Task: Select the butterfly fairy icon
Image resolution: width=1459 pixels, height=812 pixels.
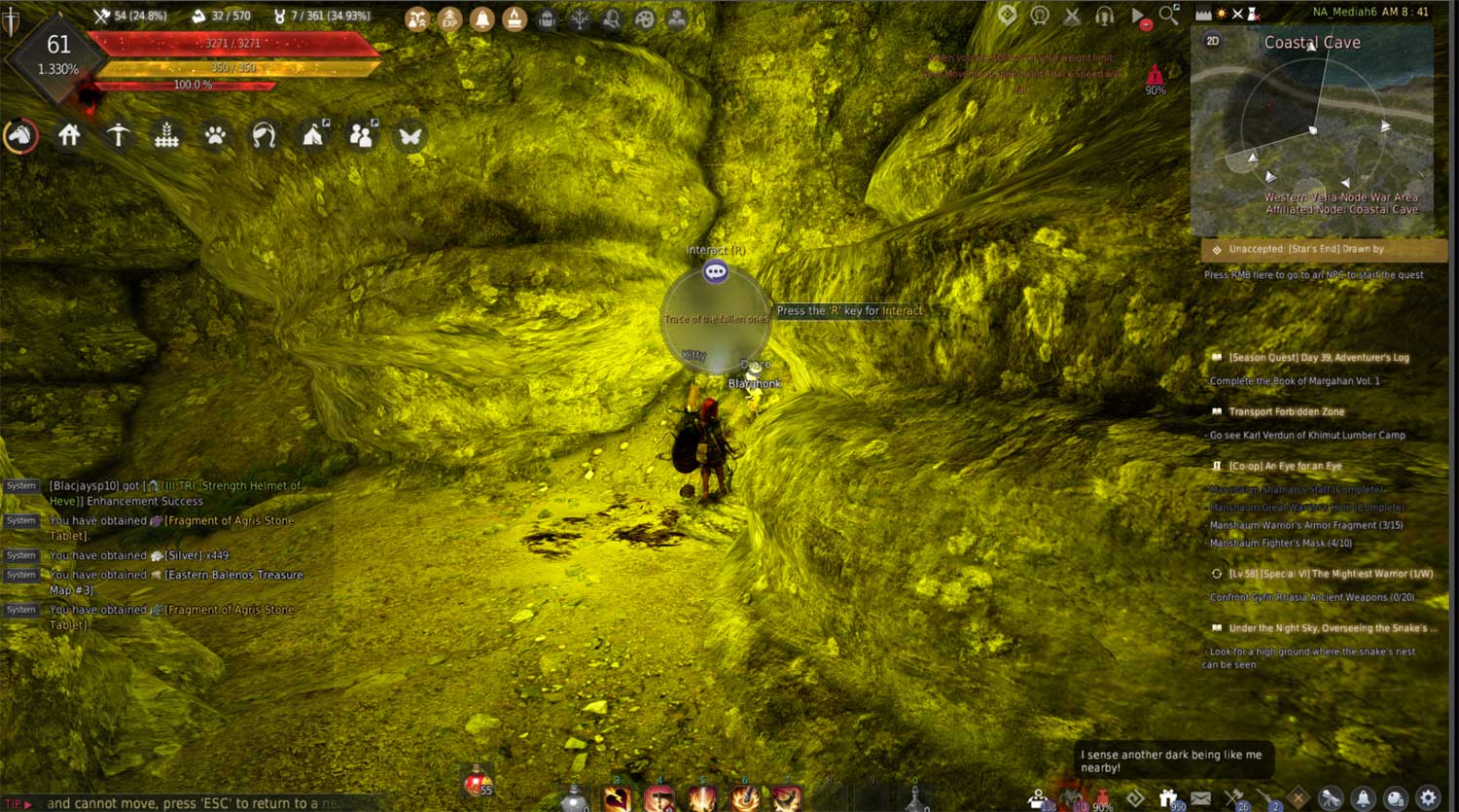Action: (x=409, y=135)
